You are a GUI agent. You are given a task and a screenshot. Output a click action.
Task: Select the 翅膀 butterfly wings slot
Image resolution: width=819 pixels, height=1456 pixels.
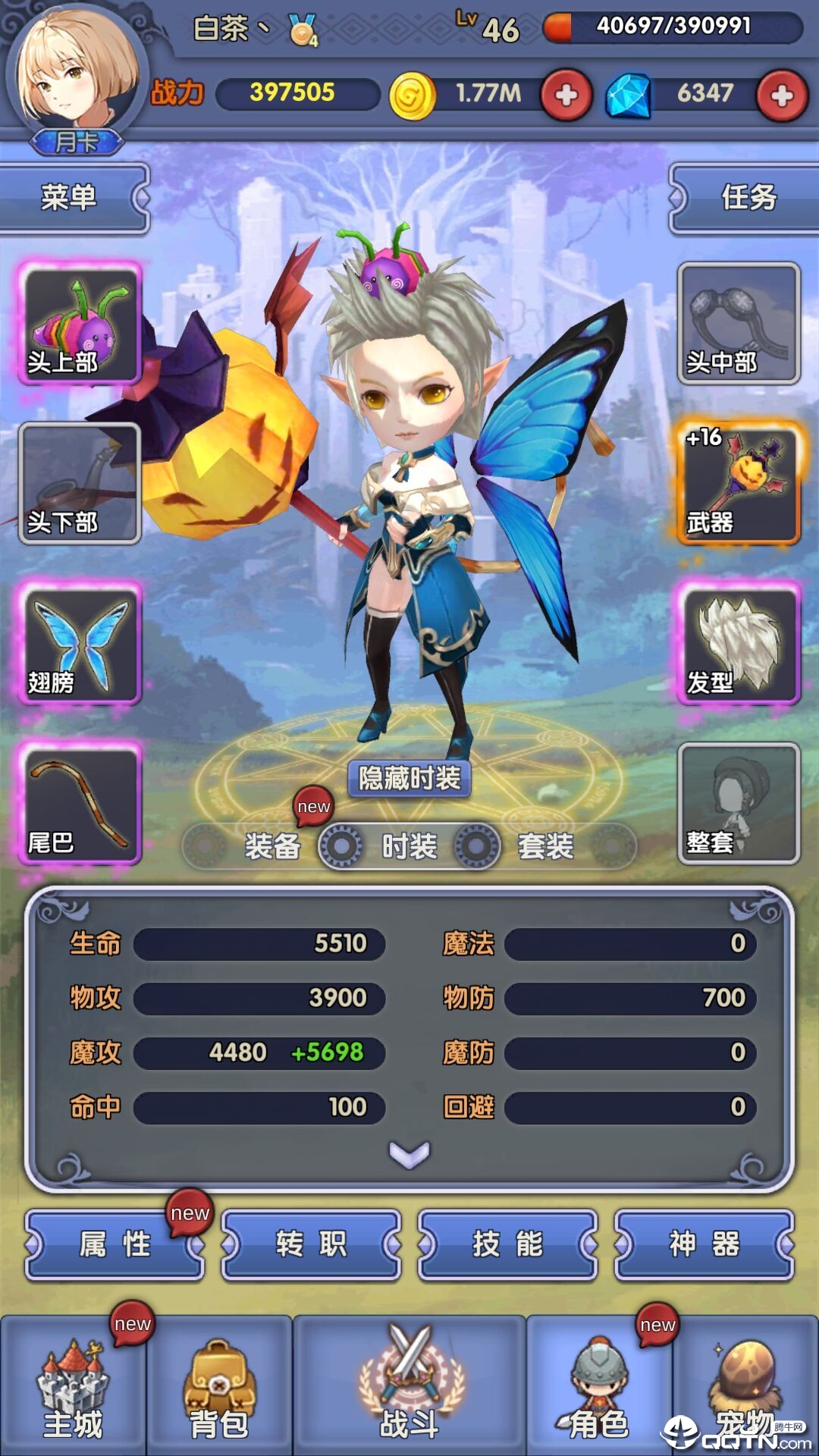click(80, 644)
